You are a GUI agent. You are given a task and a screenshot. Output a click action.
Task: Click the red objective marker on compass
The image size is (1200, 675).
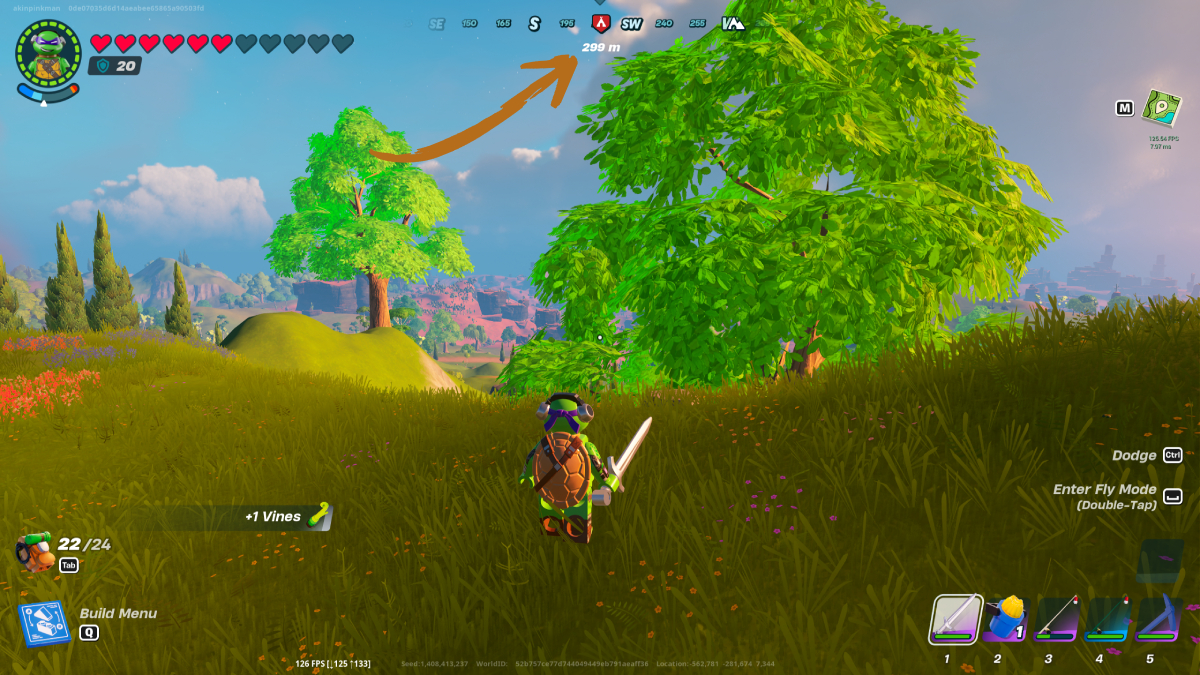[600, 23]
